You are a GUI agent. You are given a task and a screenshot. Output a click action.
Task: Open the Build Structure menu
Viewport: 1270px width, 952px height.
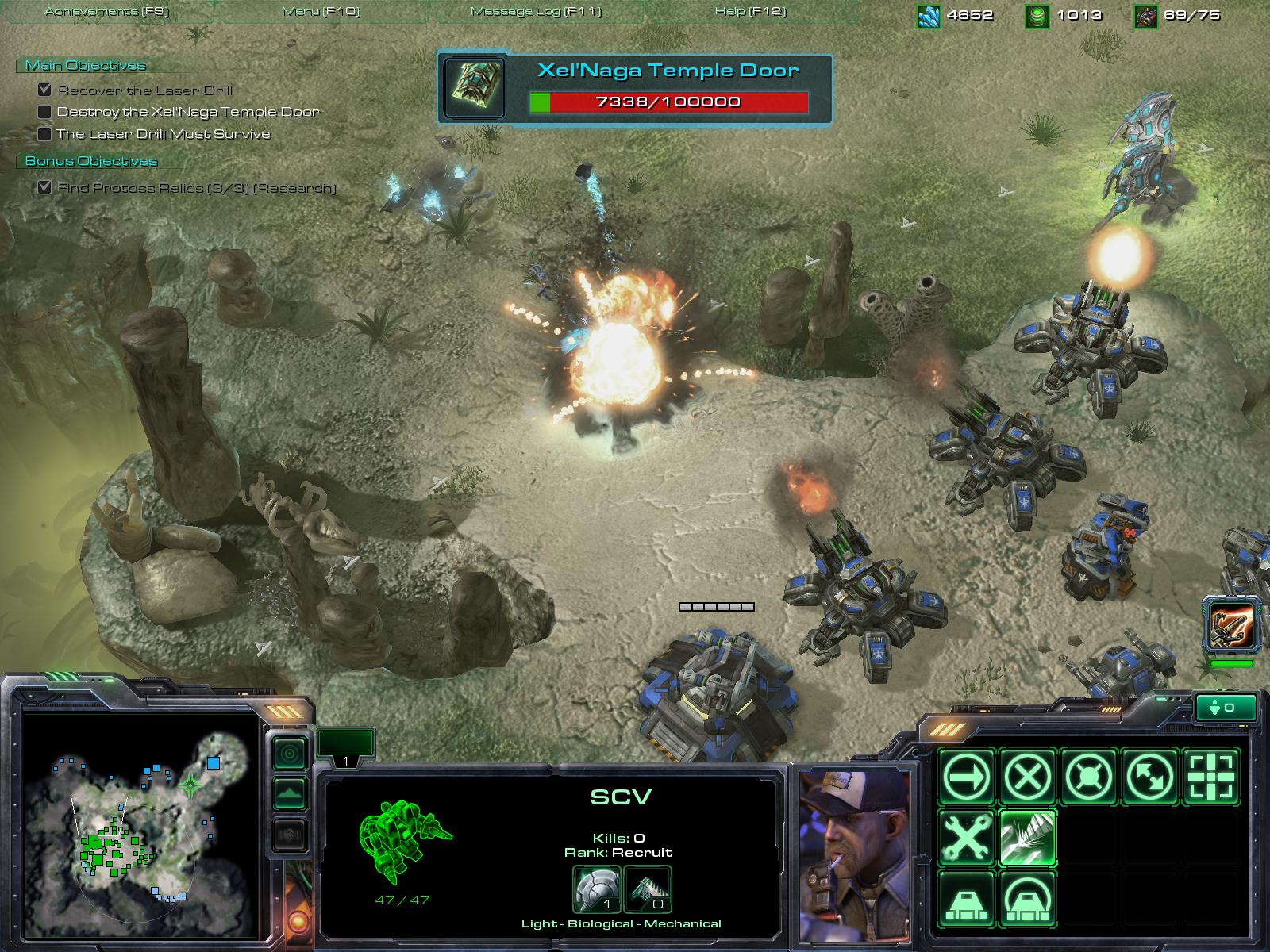[x=967, y=898]
